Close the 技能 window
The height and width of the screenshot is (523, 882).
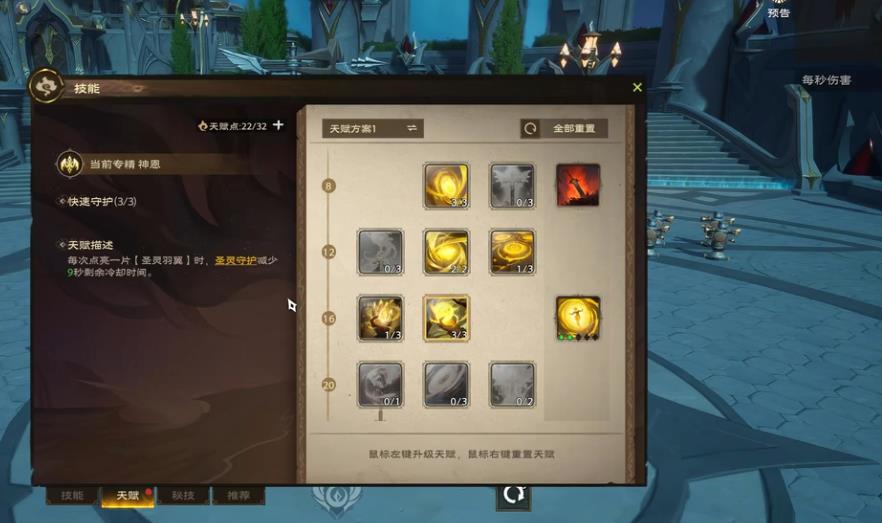coord(637,88)
